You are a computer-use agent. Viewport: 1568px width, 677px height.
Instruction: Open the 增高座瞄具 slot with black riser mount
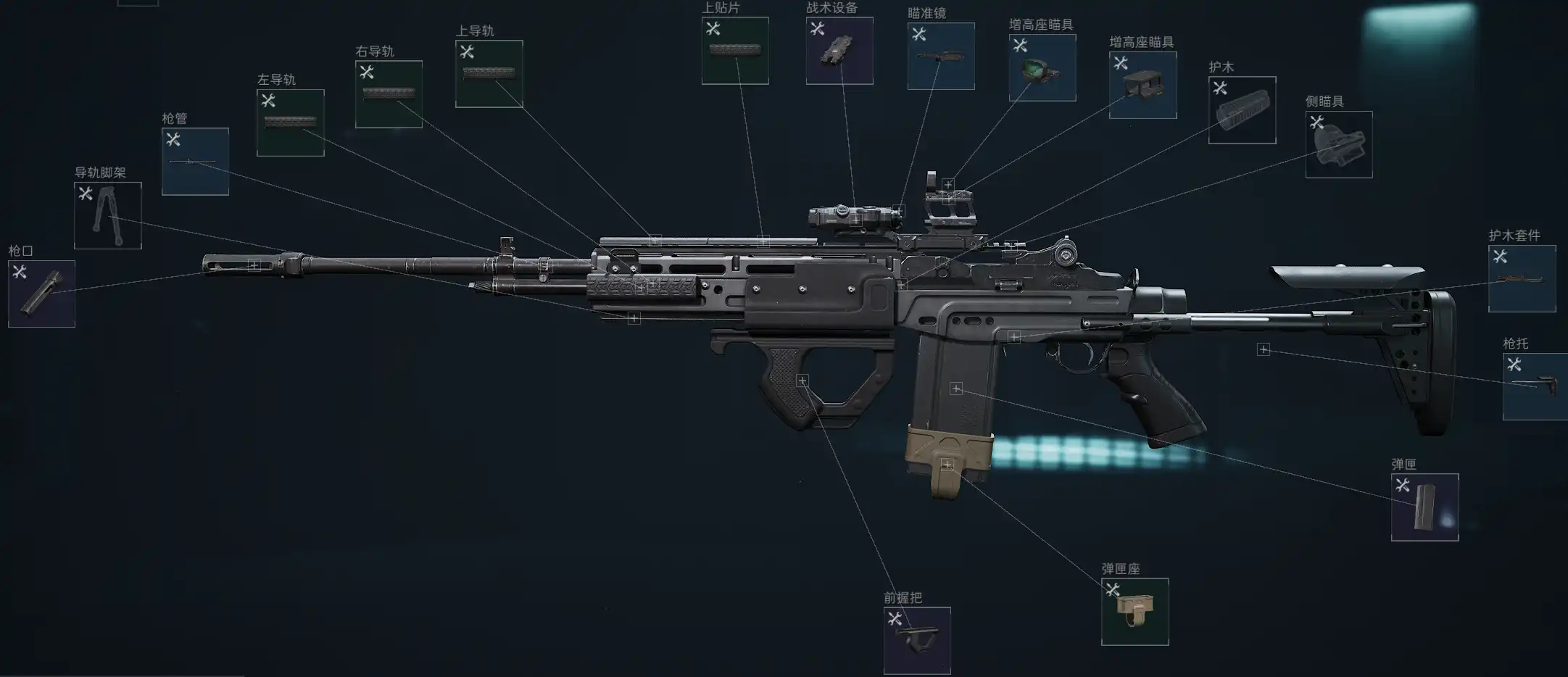point(1142,85)
